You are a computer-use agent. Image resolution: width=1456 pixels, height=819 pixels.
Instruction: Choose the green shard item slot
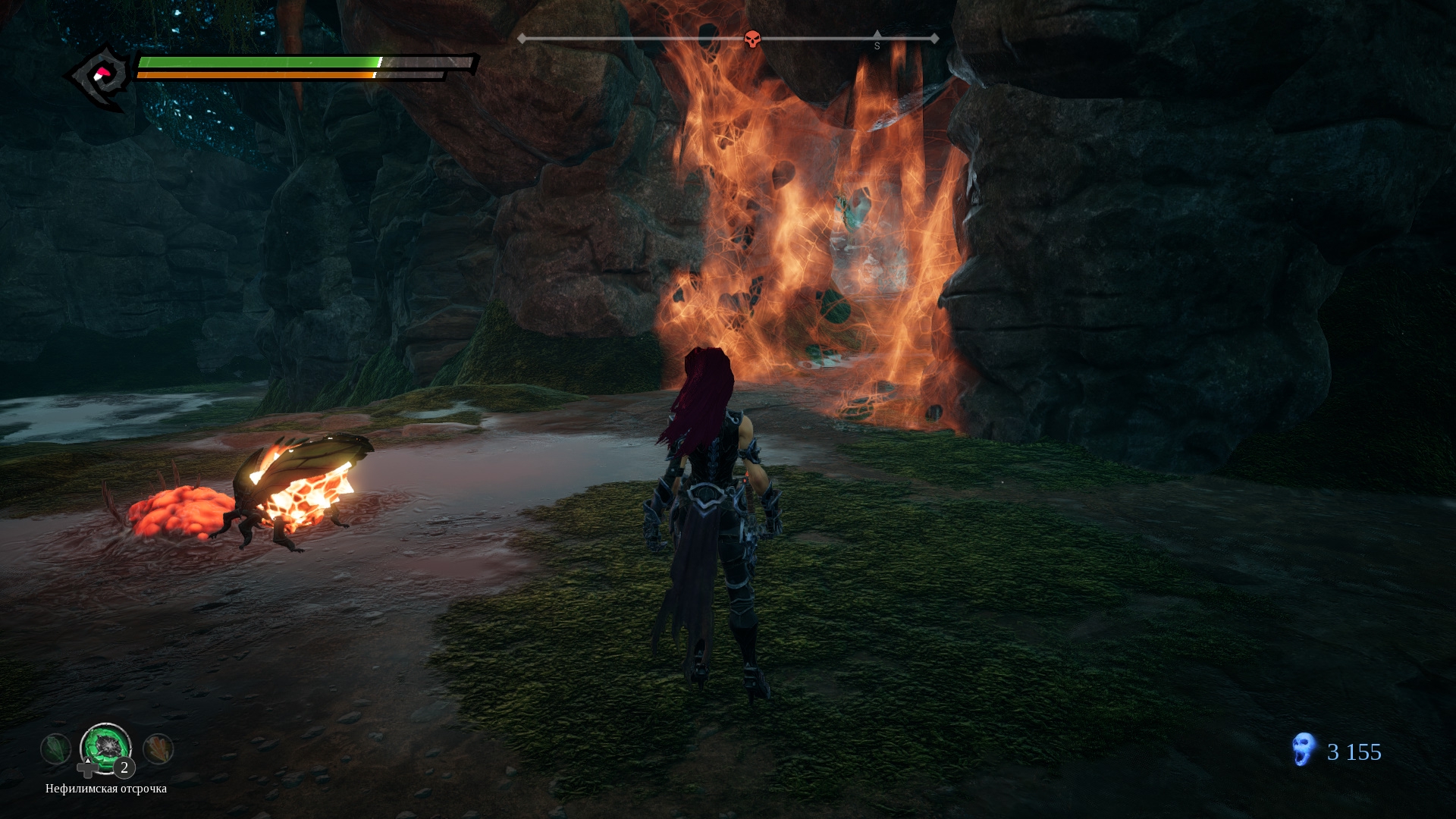pos(56,750)
